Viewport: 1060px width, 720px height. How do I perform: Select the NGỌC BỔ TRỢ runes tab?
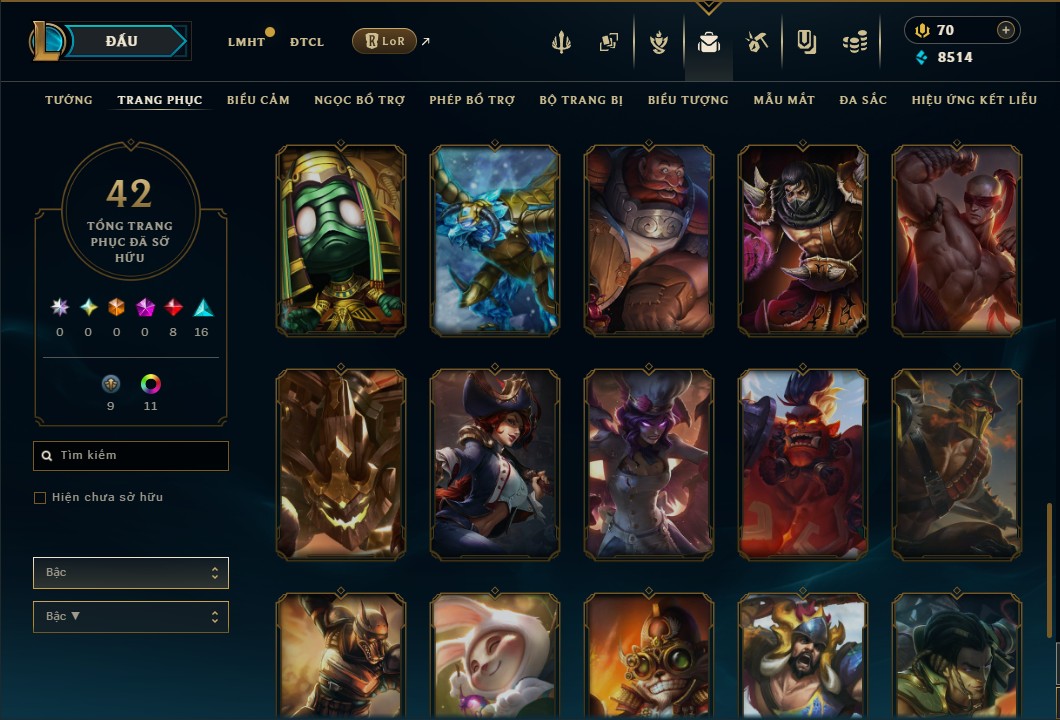[359, 100]
